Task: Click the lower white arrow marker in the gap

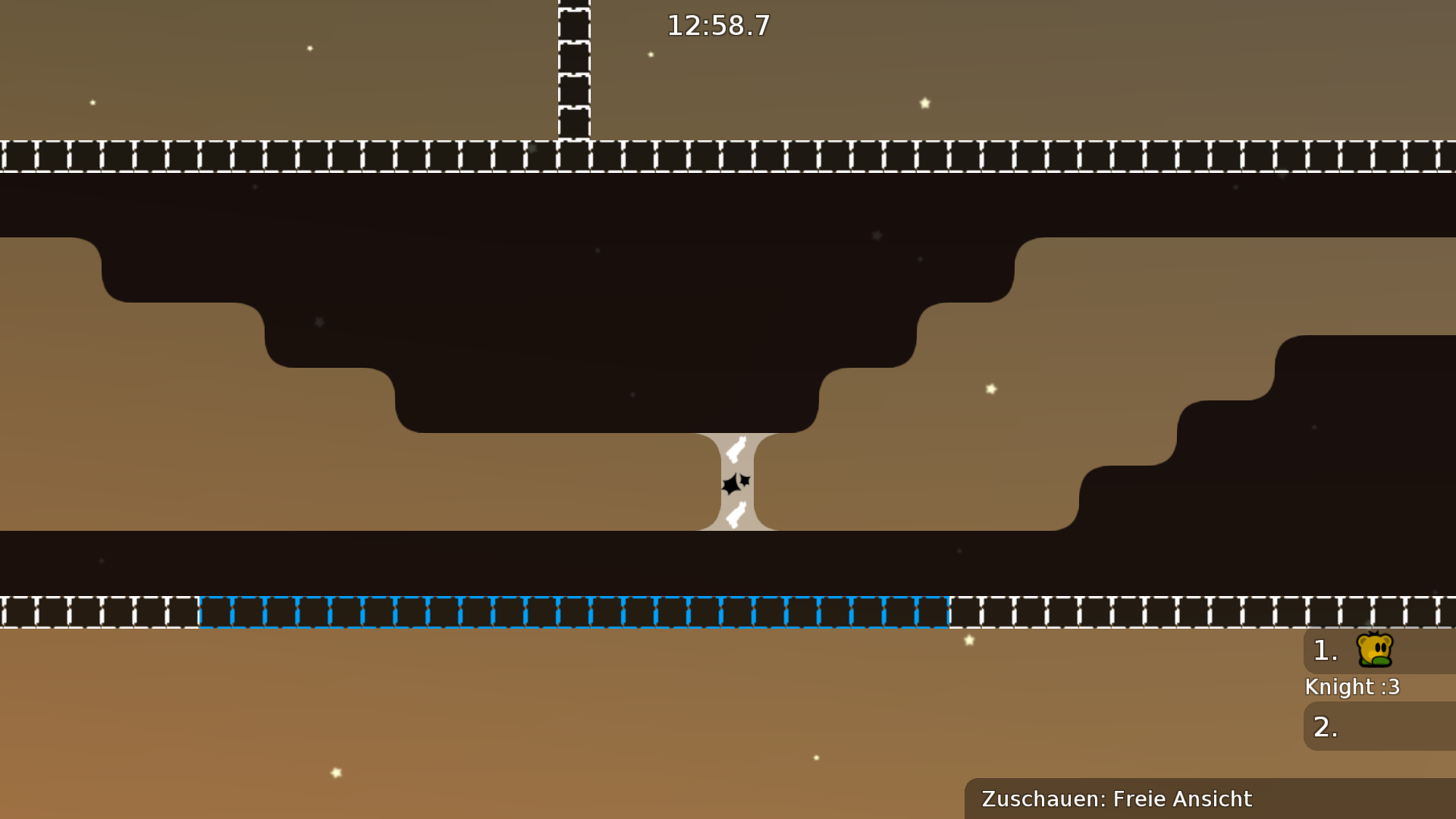Action: click(x=734, y=516)
